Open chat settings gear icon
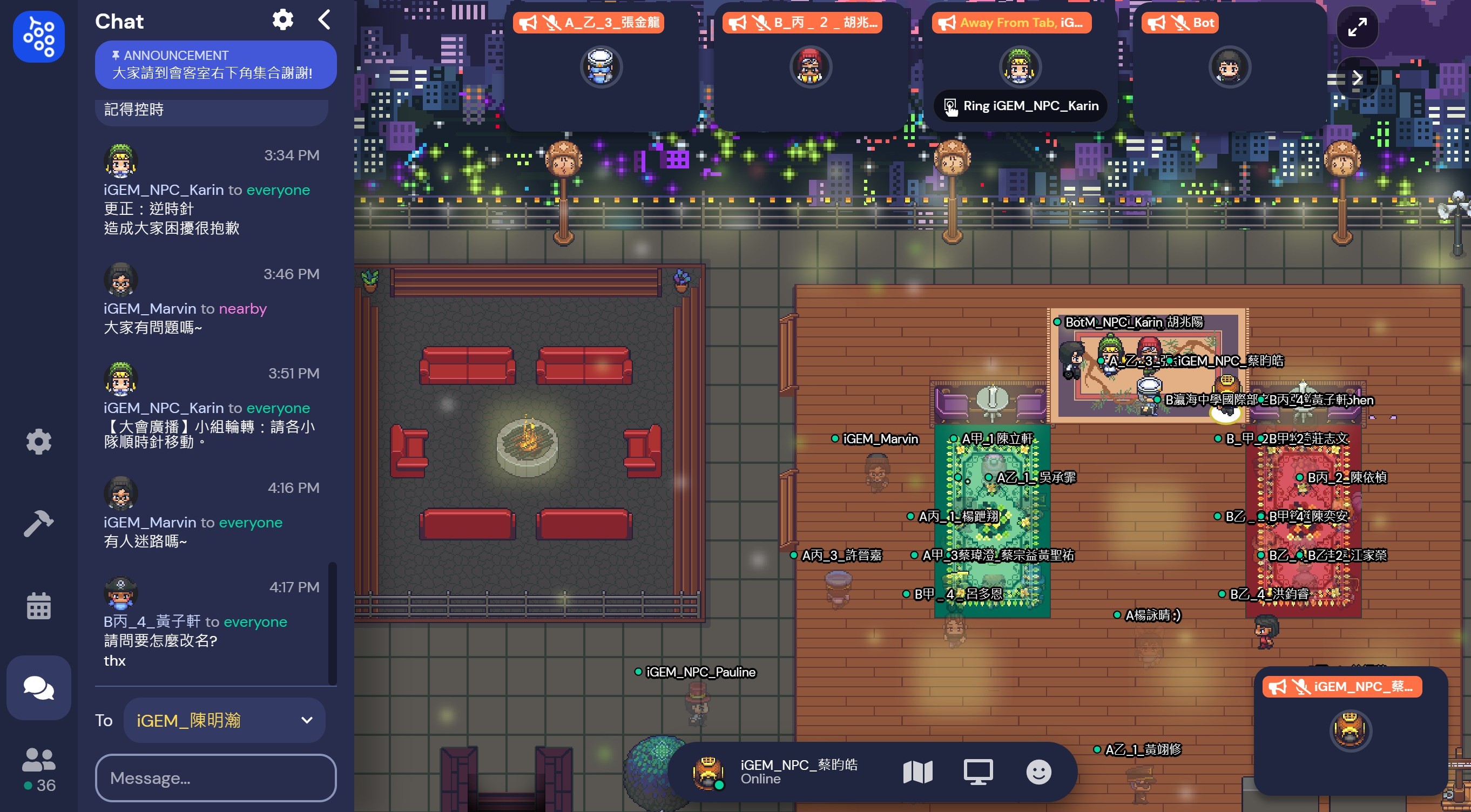 pyautogui.click(x=282, y=20)
